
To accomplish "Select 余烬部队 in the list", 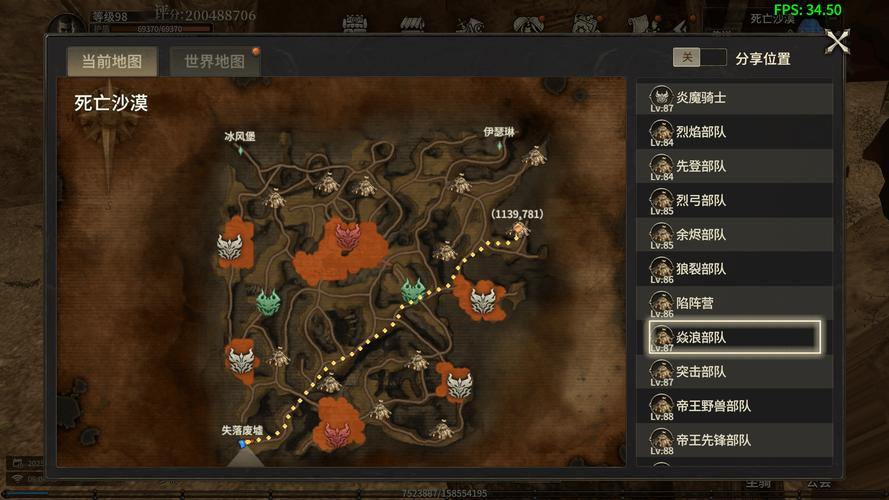I will point(734,234).
